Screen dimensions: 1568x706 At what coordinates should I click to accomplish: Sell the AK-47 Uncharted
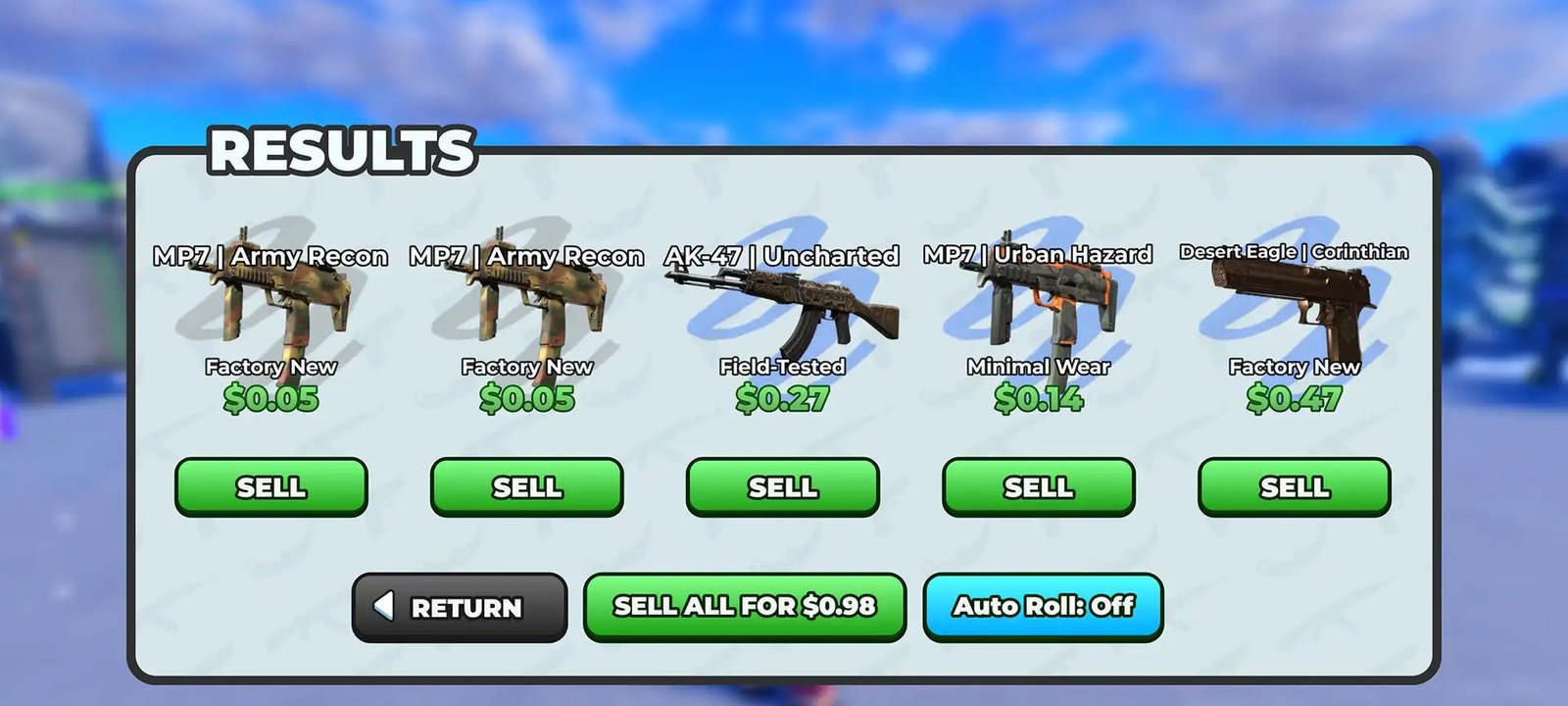784,486
